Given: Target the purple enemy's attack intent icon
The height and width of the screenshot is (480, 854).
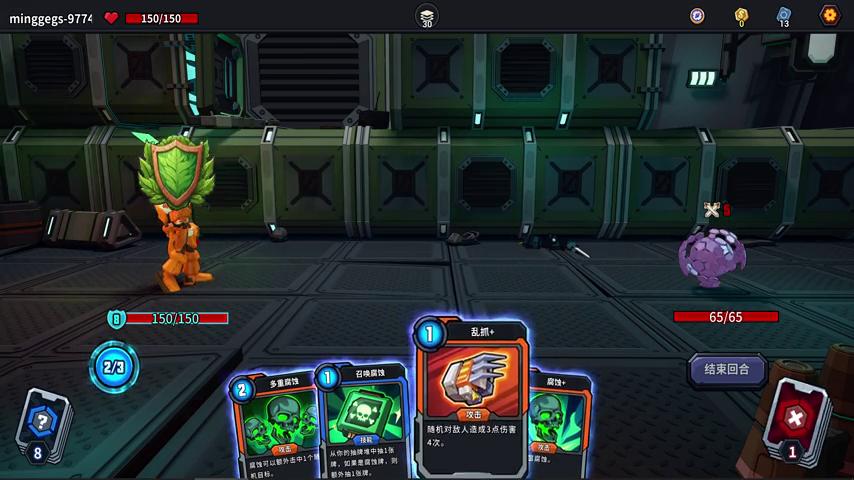Looking at the screenshot, I should coord(712,209).
